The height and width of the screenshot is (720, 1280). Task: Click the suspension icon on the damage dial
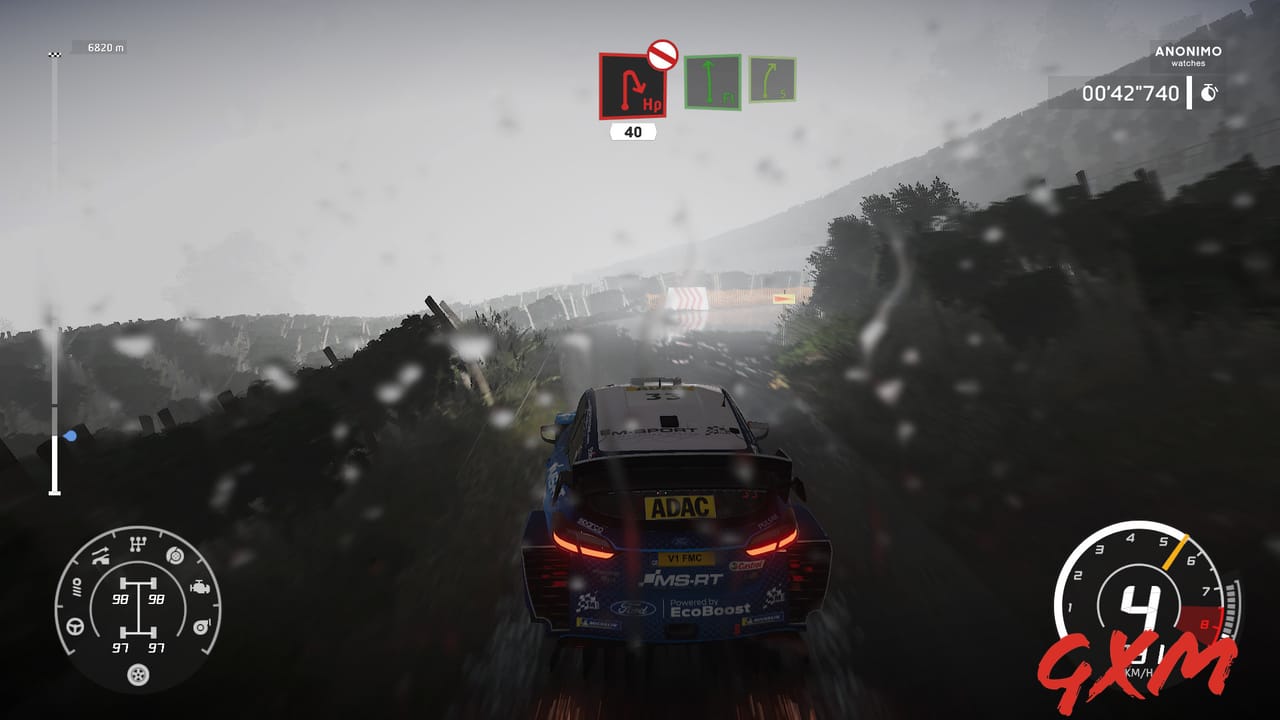[101, 555]
